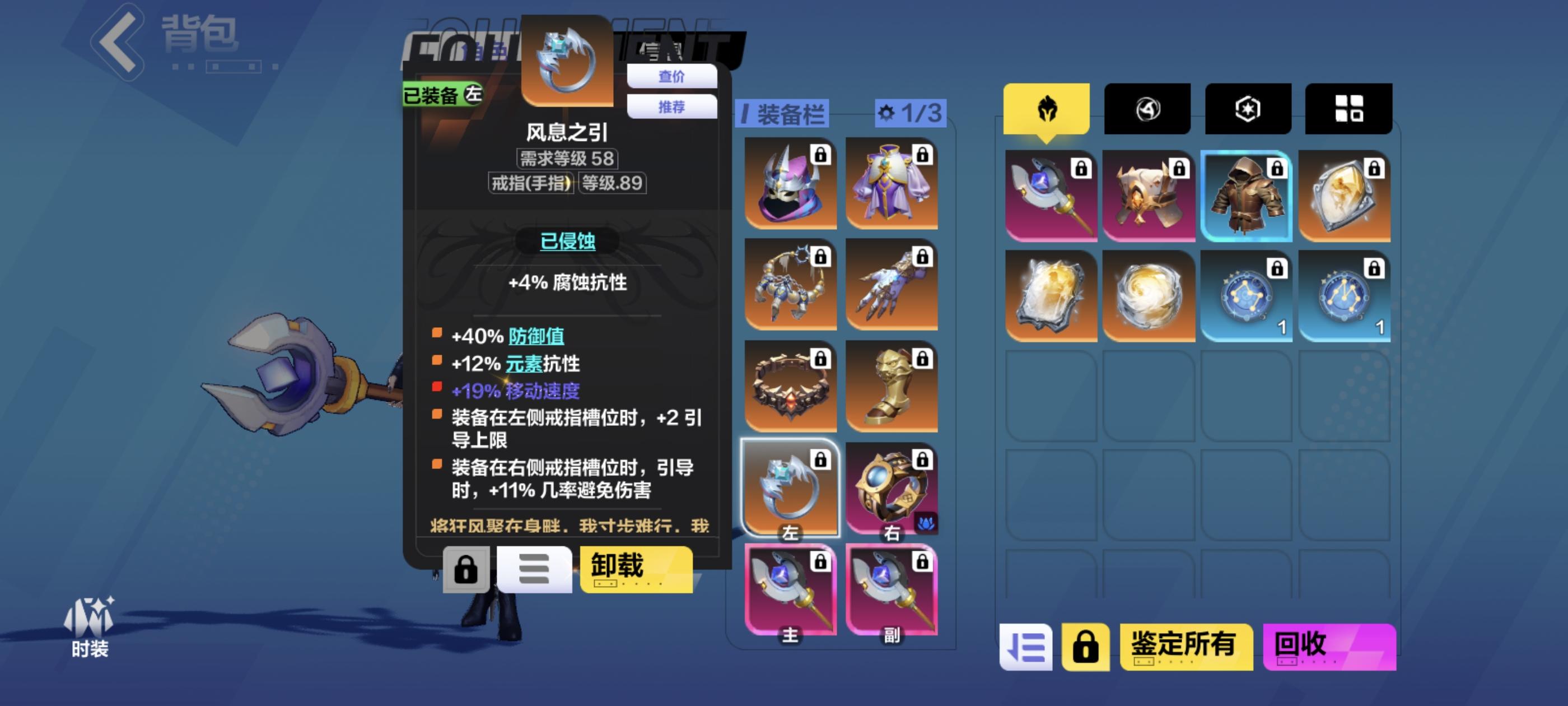Select the hexagon-star category icon
Image resolution: width=1568 pixels, height=706 pixels.
pyautogui.click(x=1247, y=109)
